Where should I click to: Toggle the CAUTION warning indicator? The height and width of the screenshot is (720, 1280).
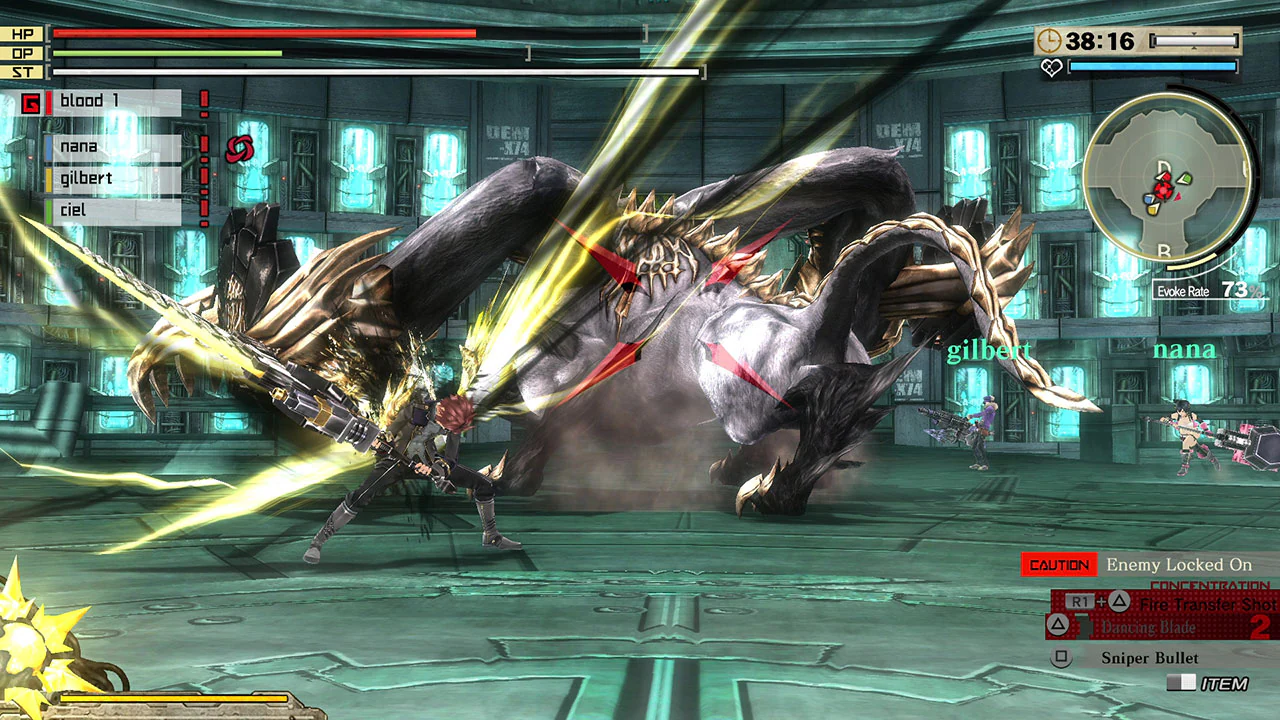1058,564
